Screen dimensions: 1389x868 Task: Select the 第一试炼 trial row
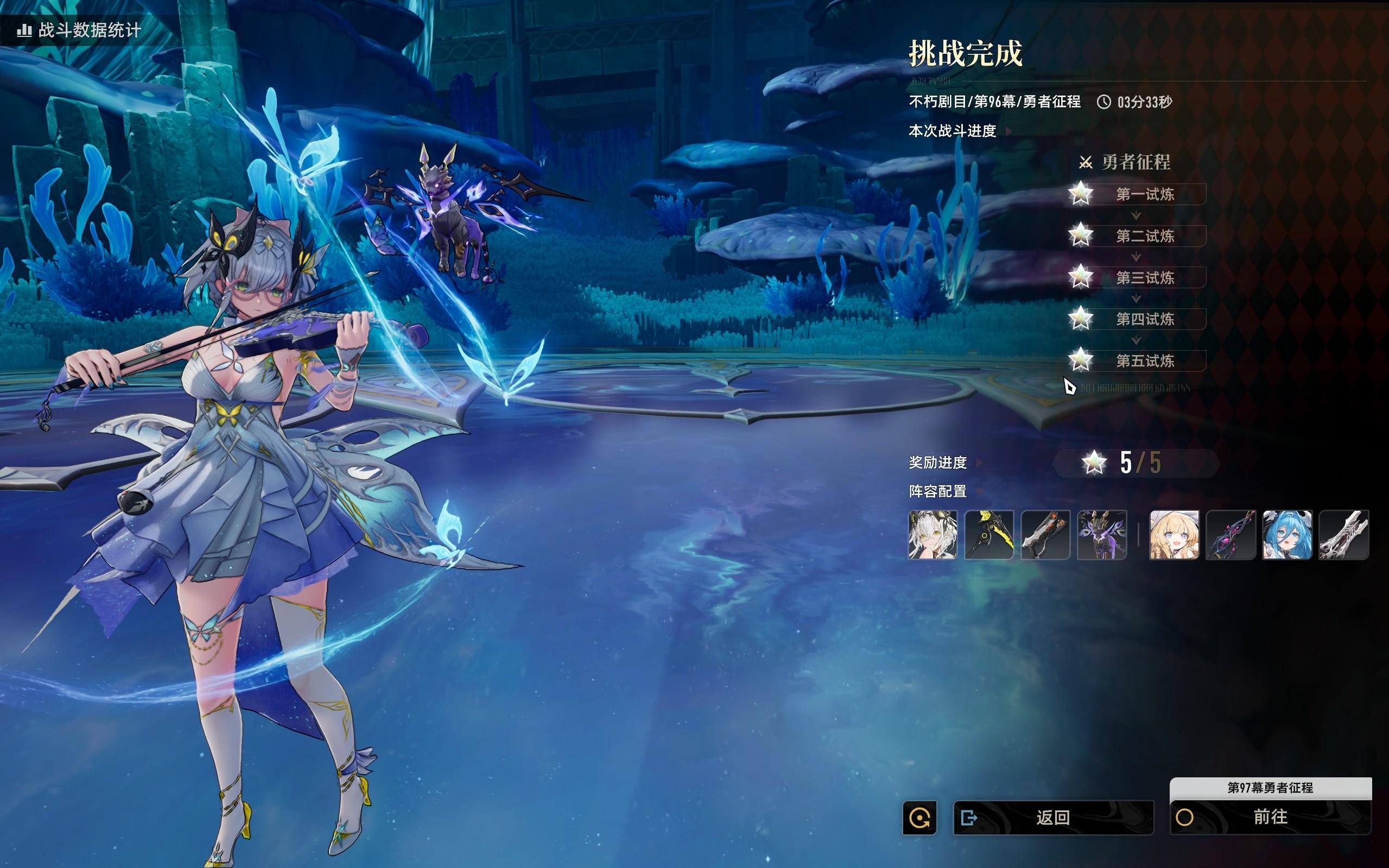point(1145,194)
